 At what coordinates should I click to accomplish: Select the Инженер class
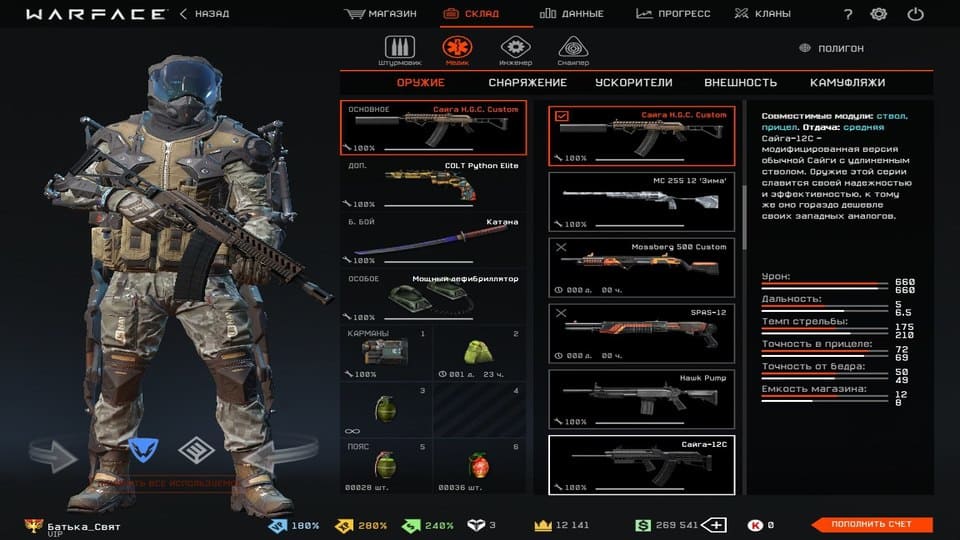[x=514, y=51]
